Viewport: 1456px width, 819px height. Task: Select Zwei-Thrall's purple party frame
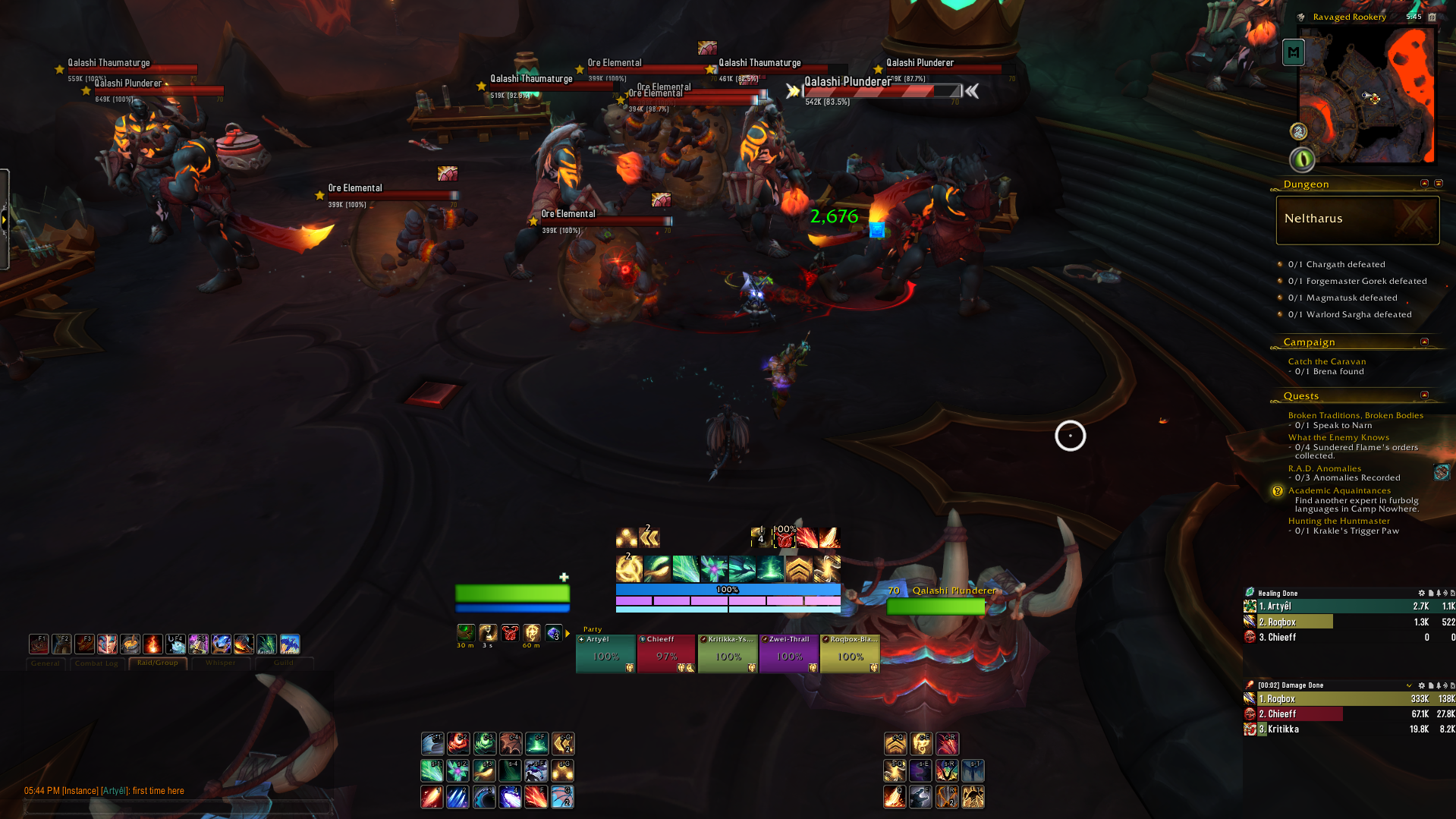(x=789, y=654)
